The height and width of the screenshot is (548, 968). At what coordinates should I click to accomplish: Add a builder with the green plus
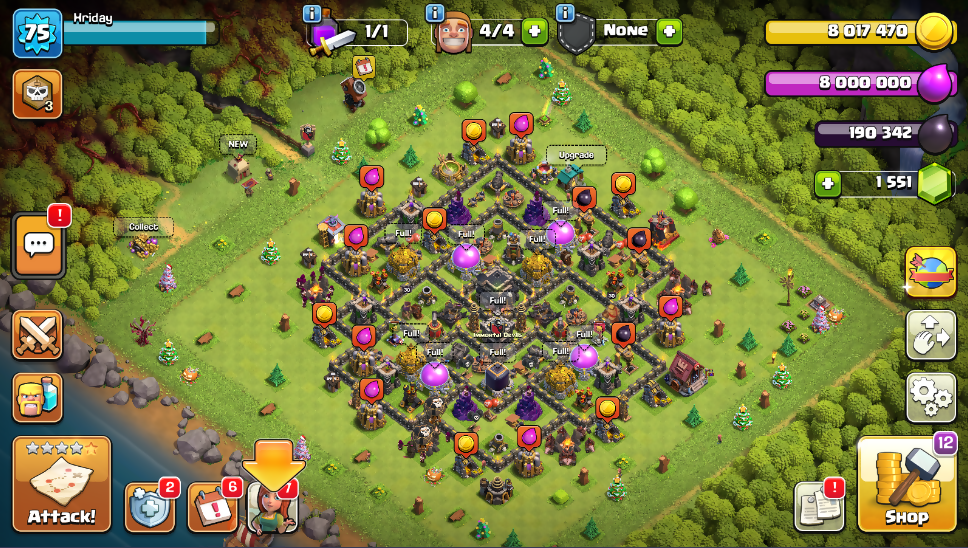(x=535, y=32)
